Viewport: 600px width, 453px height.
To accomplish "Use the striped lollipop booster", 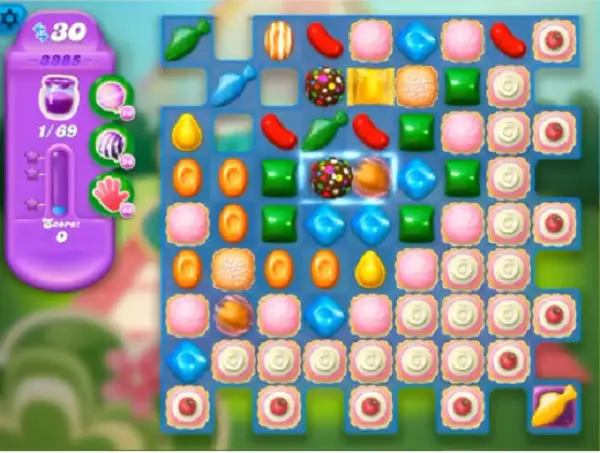I will click(x=110, y=143).
